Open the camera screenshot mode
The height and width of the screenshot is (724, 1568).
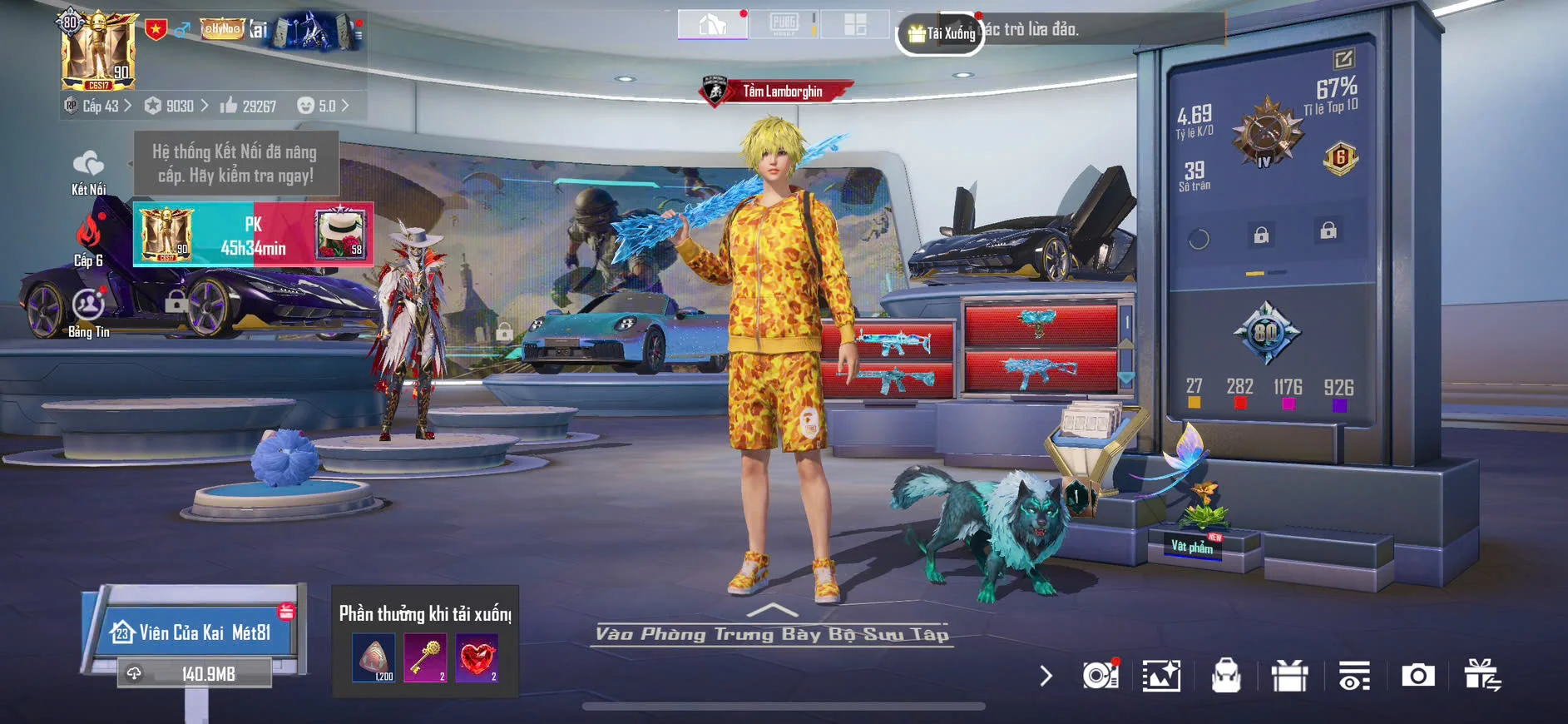pyautogui.click(x=1417, y=676)
